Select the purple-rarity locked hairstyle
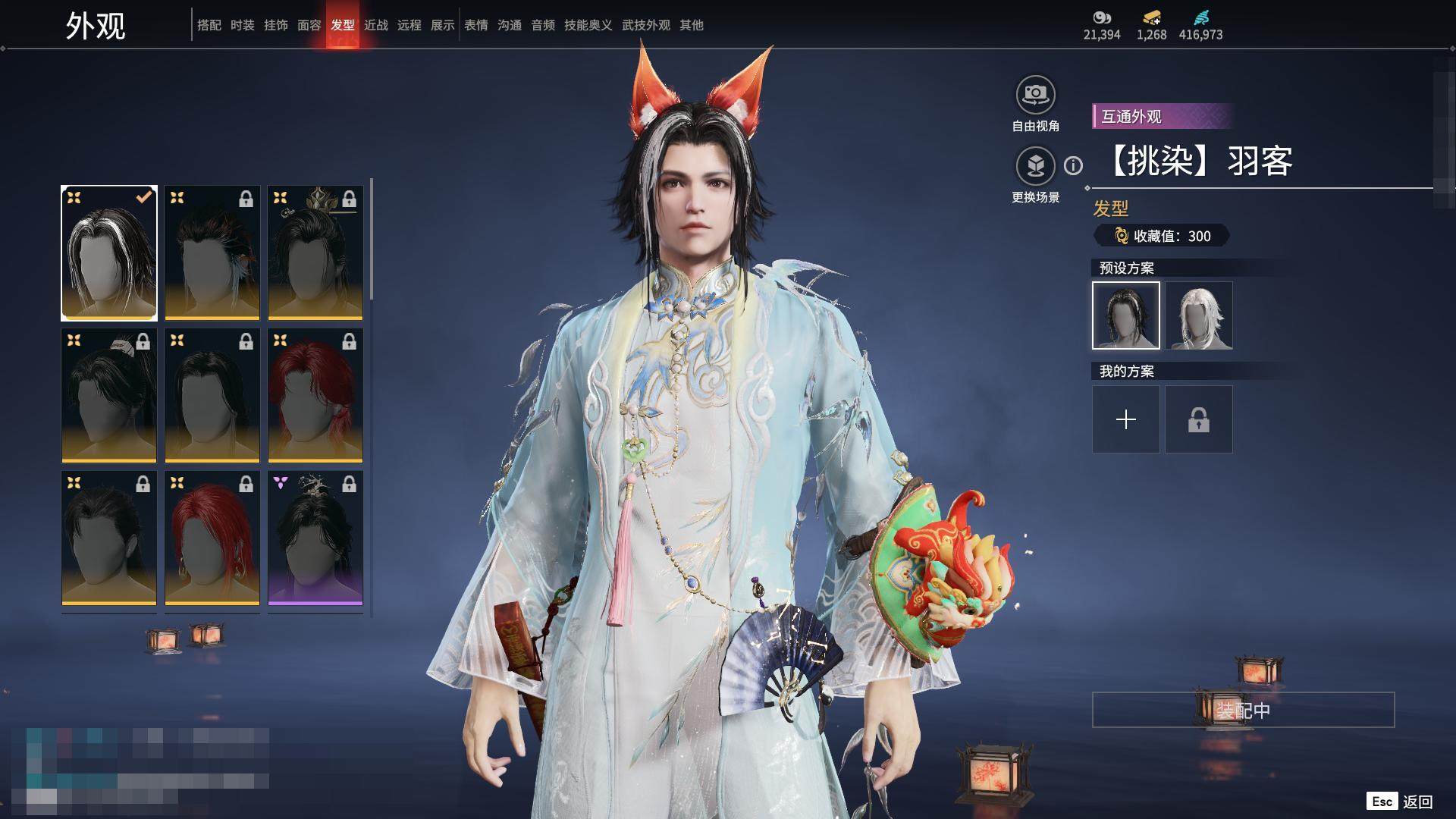 (315, 538)
